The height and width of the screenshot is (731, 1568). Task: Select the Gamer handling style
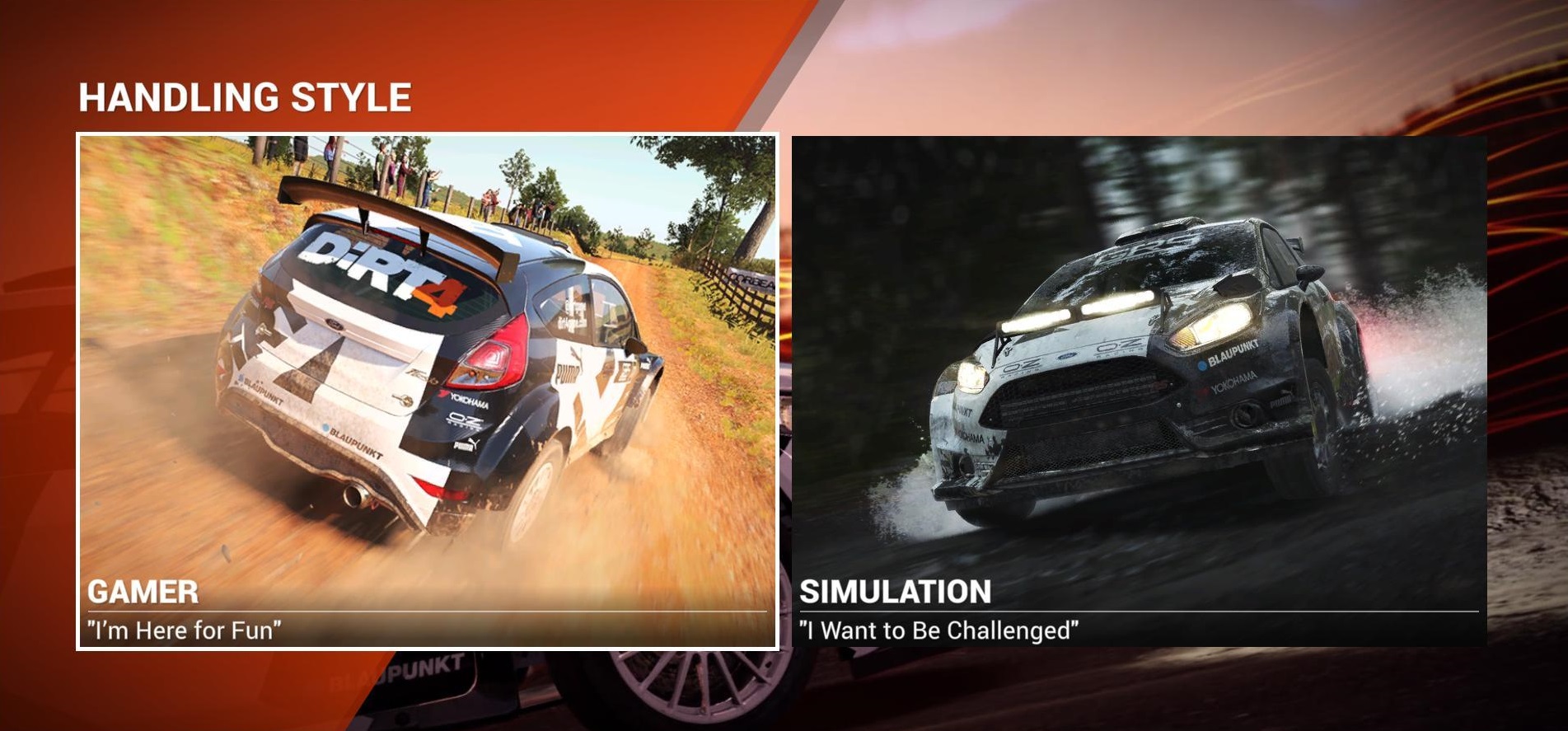point(427,391)
